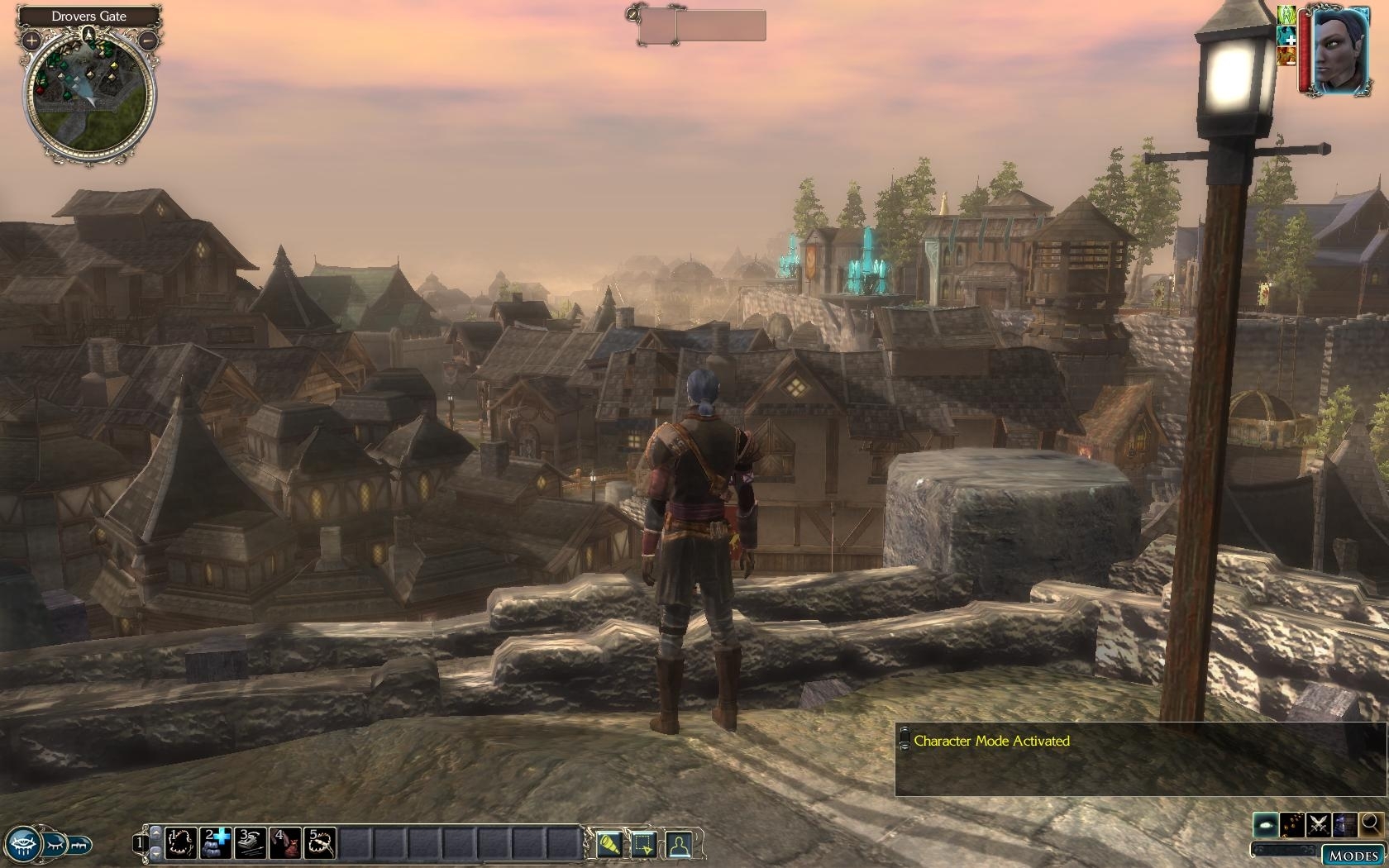
Task: Activate hotbar slot 3 item
Action: click(x=251, y=843)
